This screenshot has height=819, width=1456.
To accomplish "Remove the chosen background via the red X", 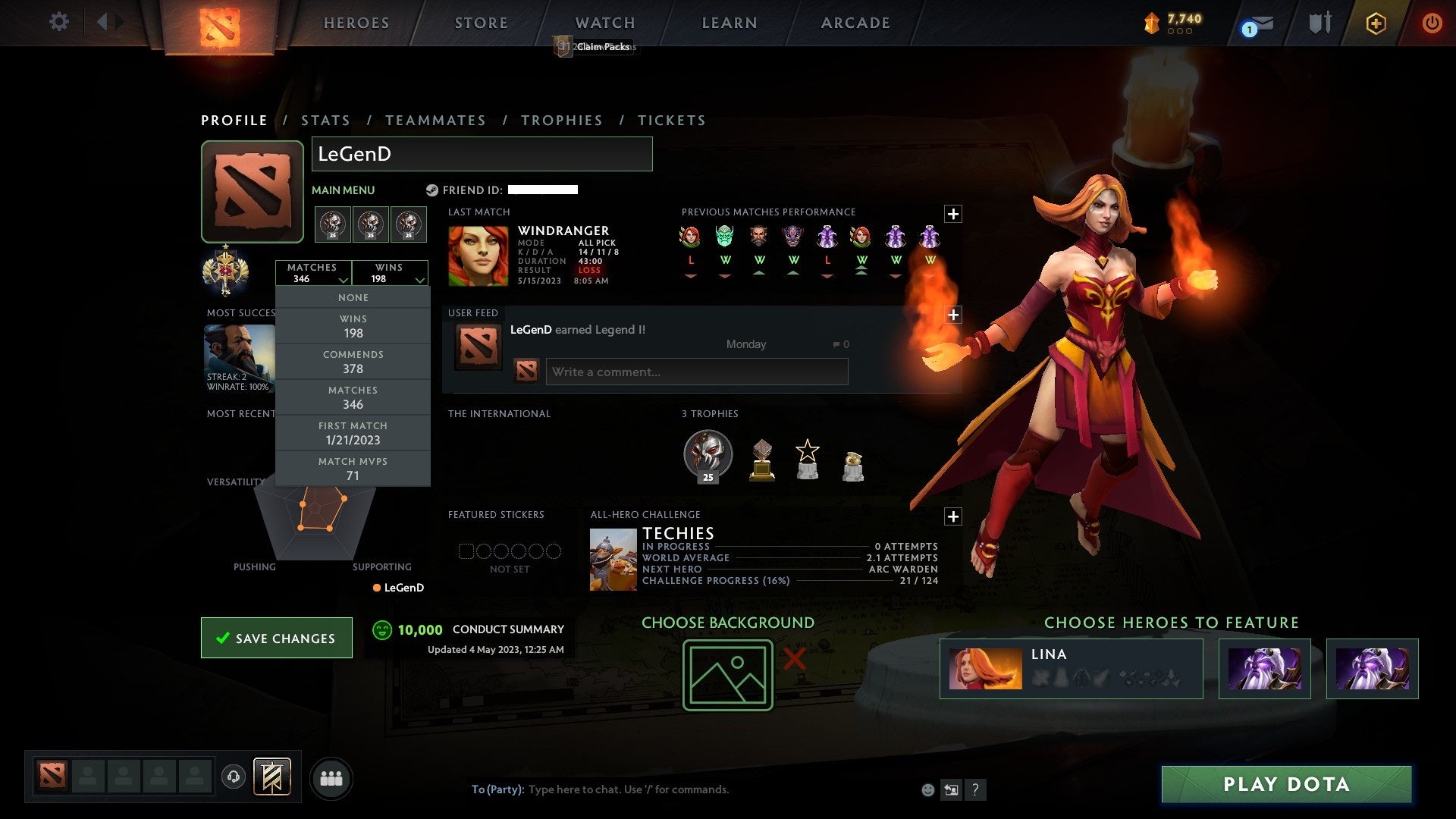I will (x=794, y=661).
